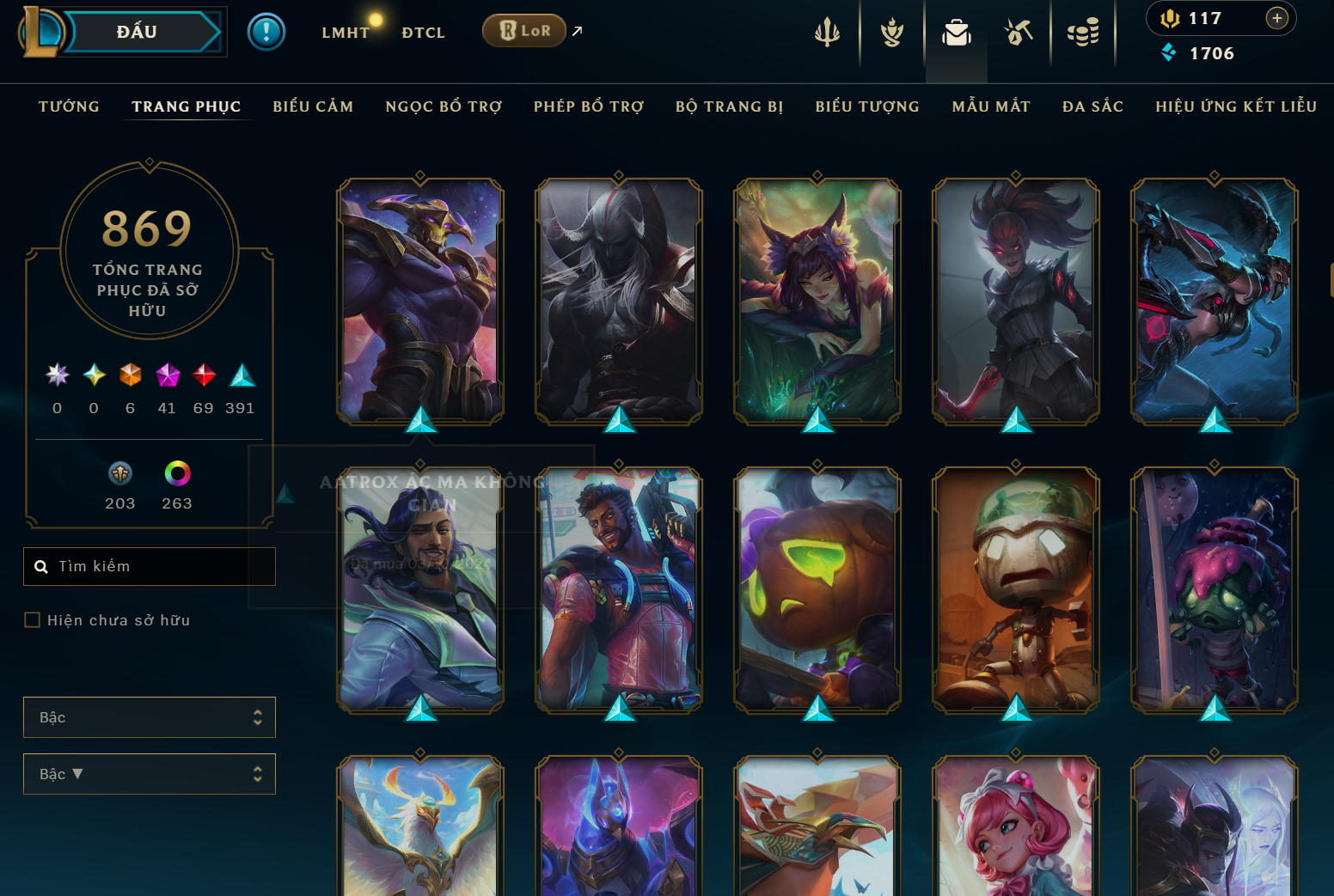
Task: Toggle the Ultimate rarity filter
Action: 57,375
